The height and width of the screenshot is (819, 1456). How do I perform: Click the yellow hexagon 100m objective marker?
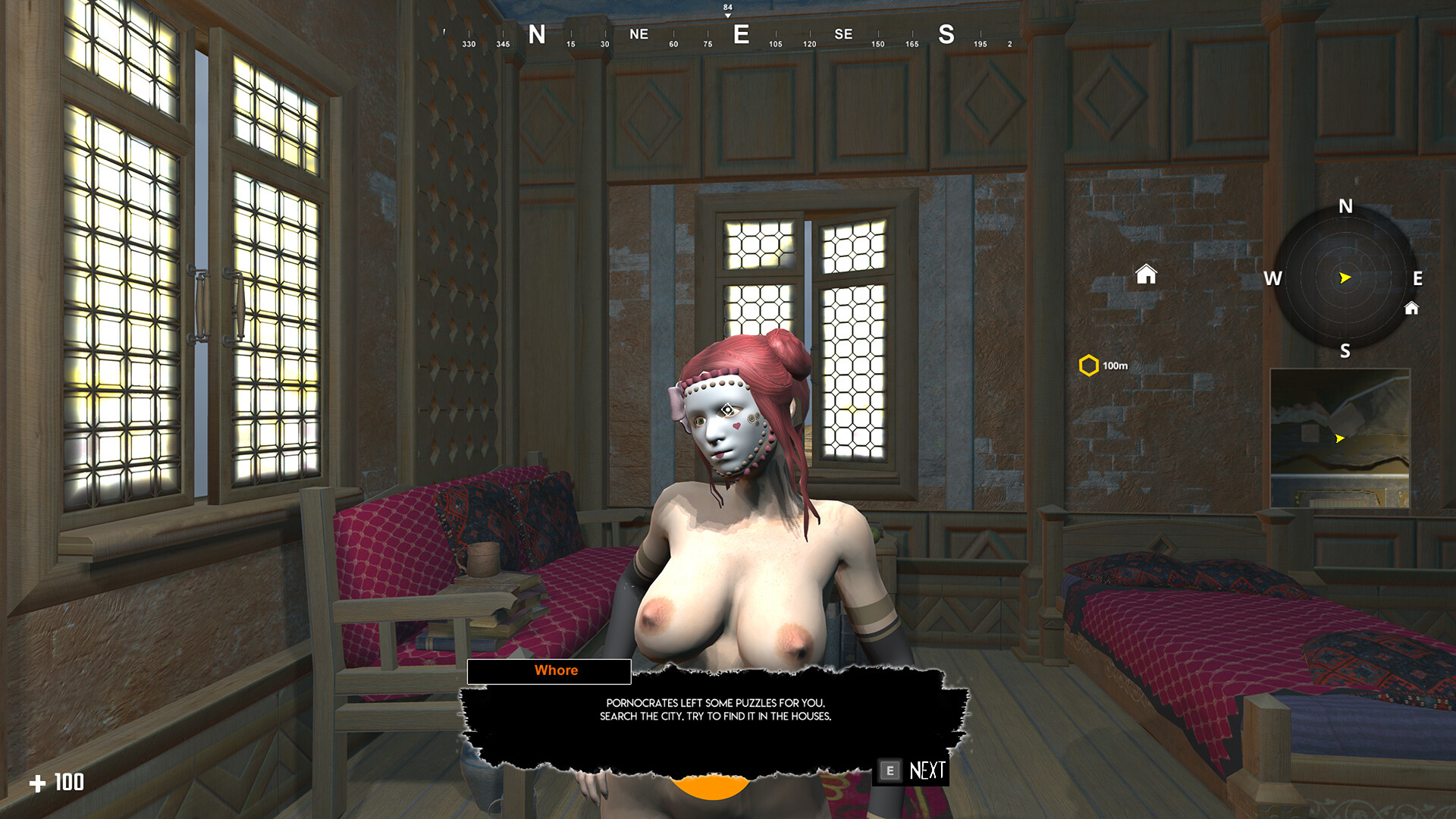point(1089,365)
